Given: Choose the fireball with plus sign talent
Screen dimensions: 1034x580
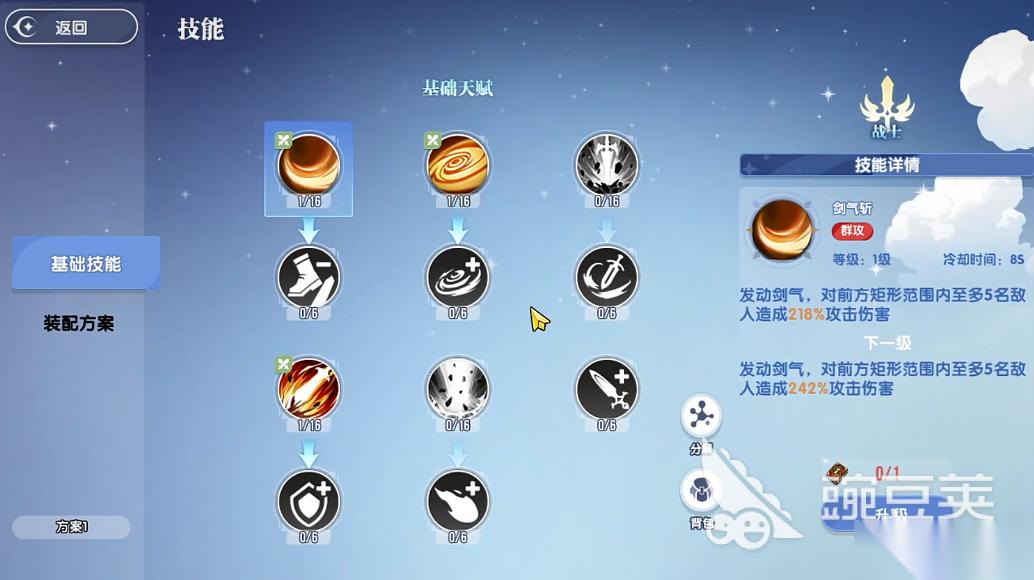Looking at the screenshot, I should pos(458,501).
